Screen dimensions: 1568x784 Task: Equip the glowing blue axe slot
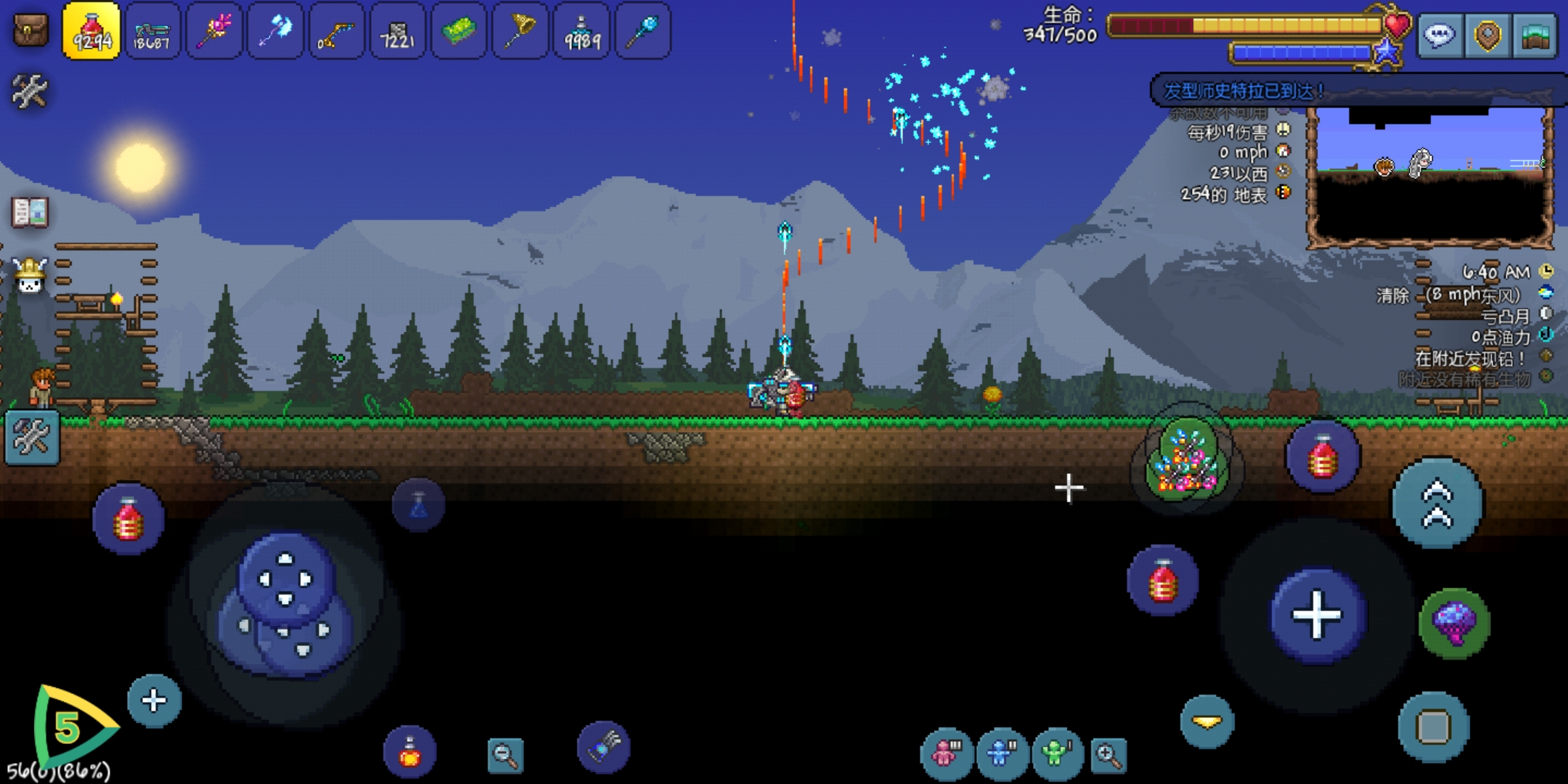click(275, 30)
